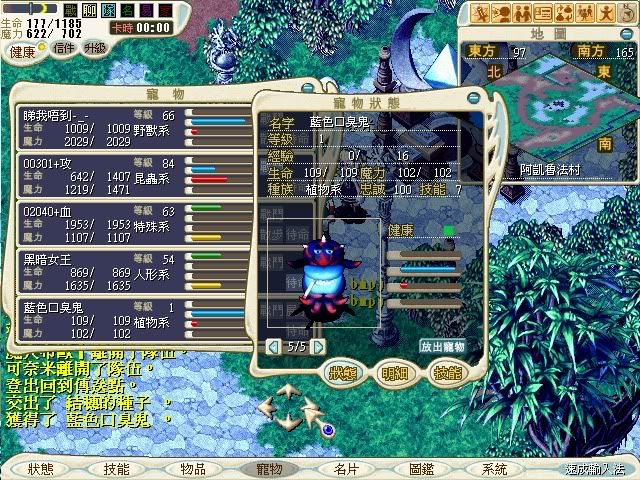Image resolution: width=640 pixels, height=480 pixels.
Task: Click the 放出寵物 release pet button
Action: tap(442, 346)
